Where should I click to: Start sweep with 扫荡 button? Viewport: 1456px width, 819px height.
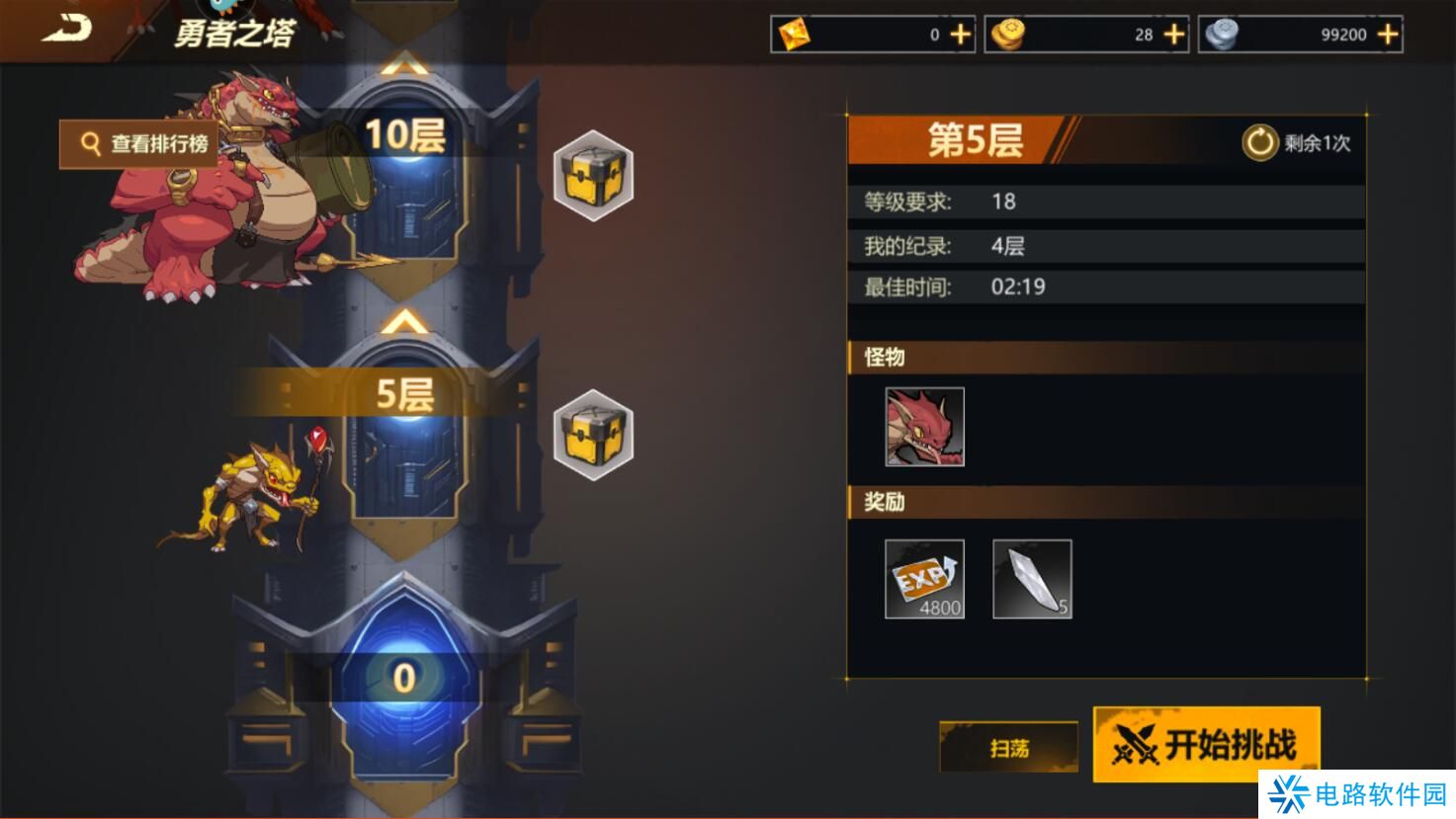[x=1008, y=748]
